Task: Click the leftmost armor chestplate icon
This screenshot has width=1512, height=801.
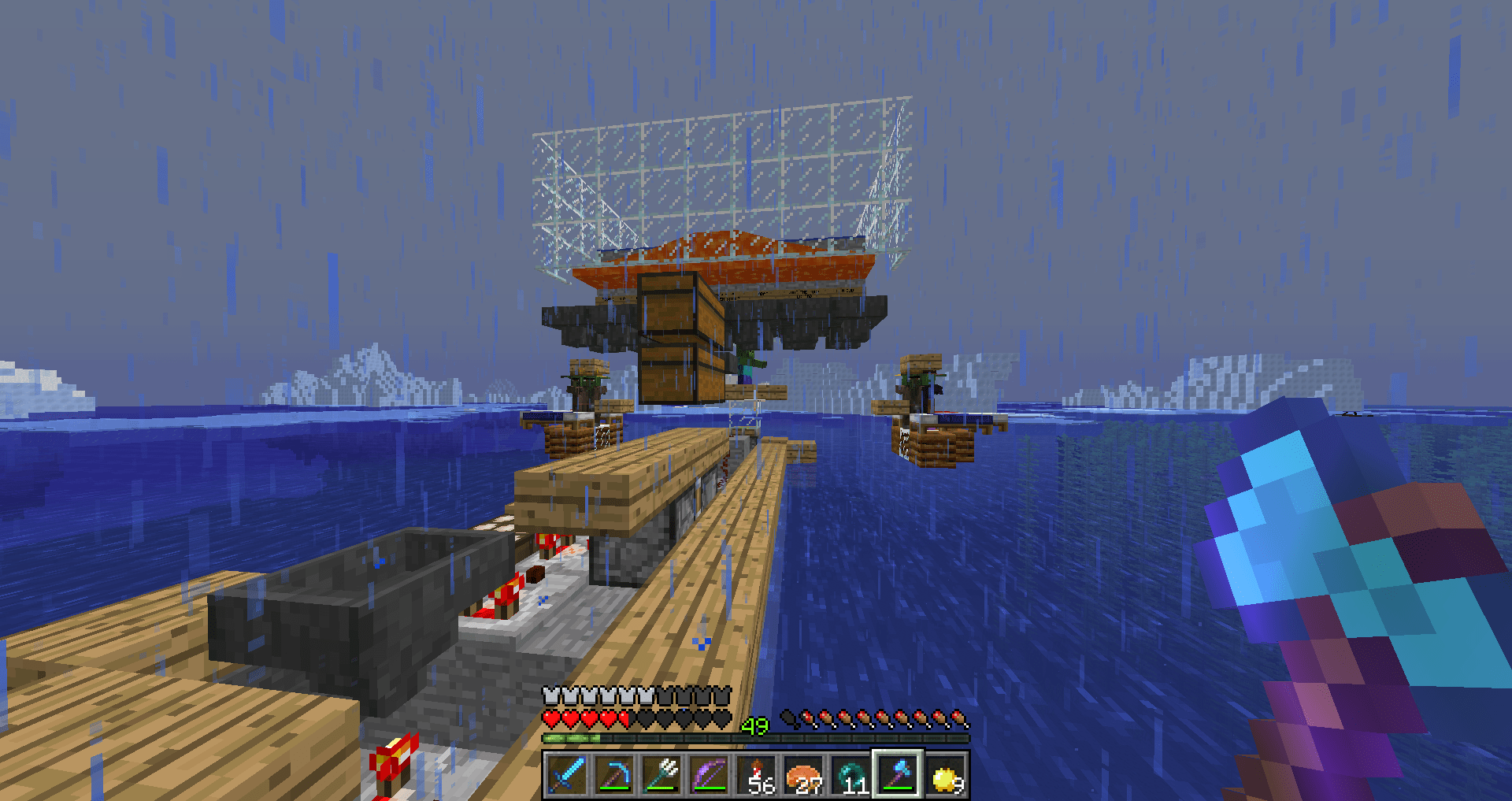Action: (x=550, y=697)
